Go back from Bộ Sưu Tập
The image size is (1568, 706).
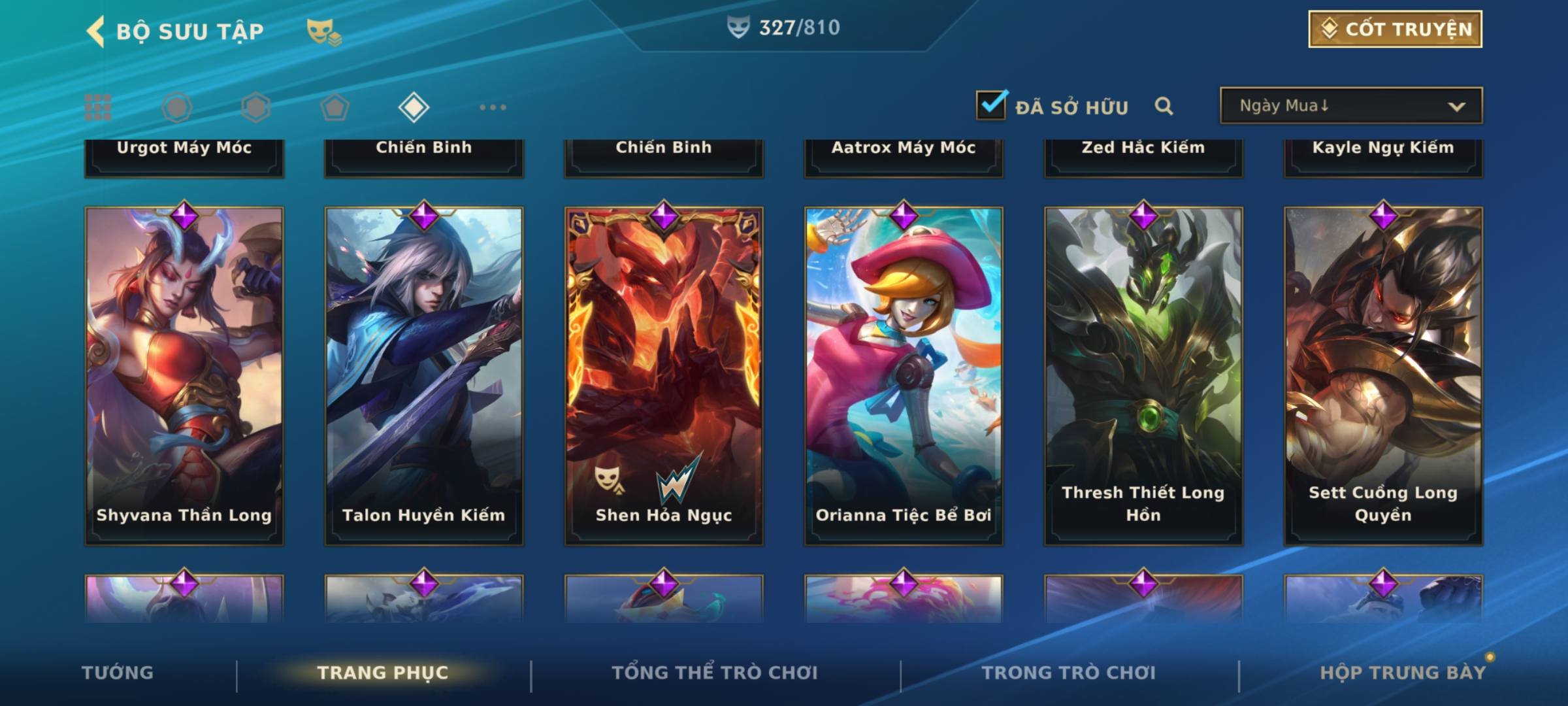(95, 31)
